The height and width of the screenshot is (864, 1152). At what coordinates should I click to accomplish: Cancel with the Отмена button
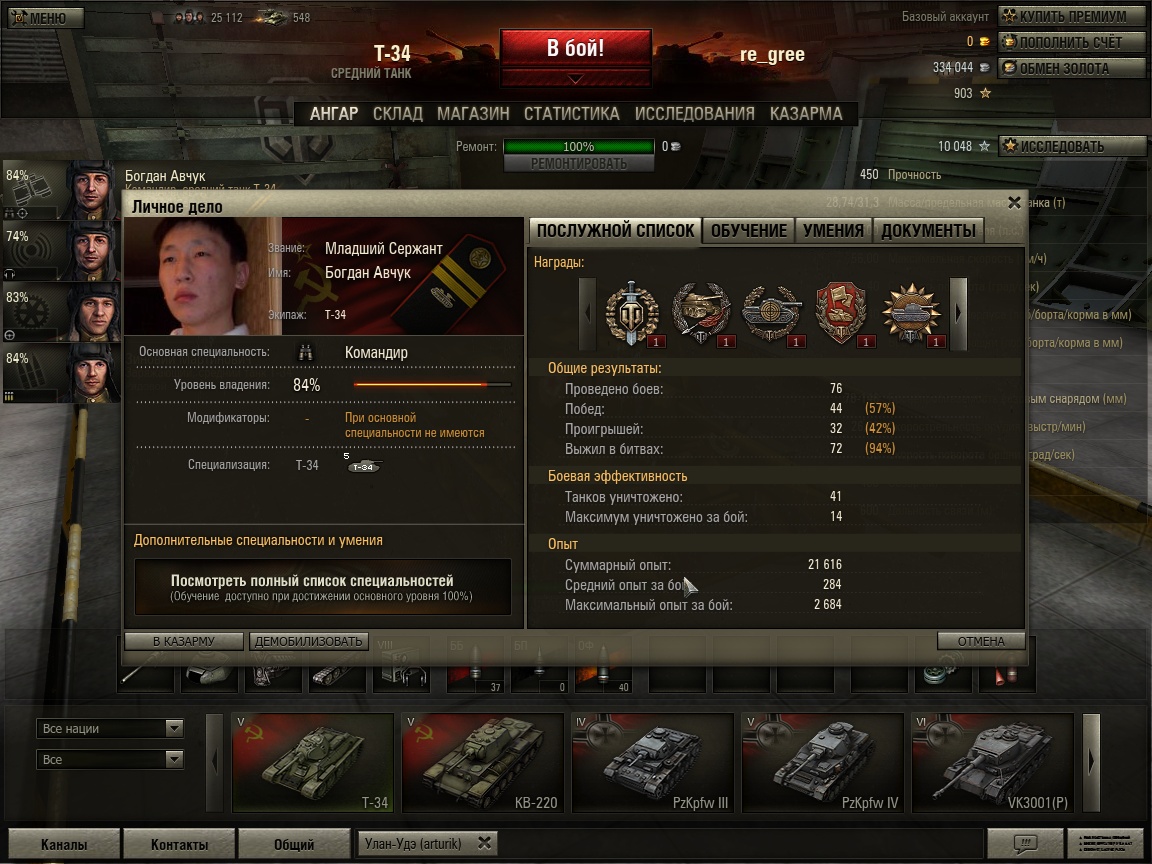[x=981, y=641]
